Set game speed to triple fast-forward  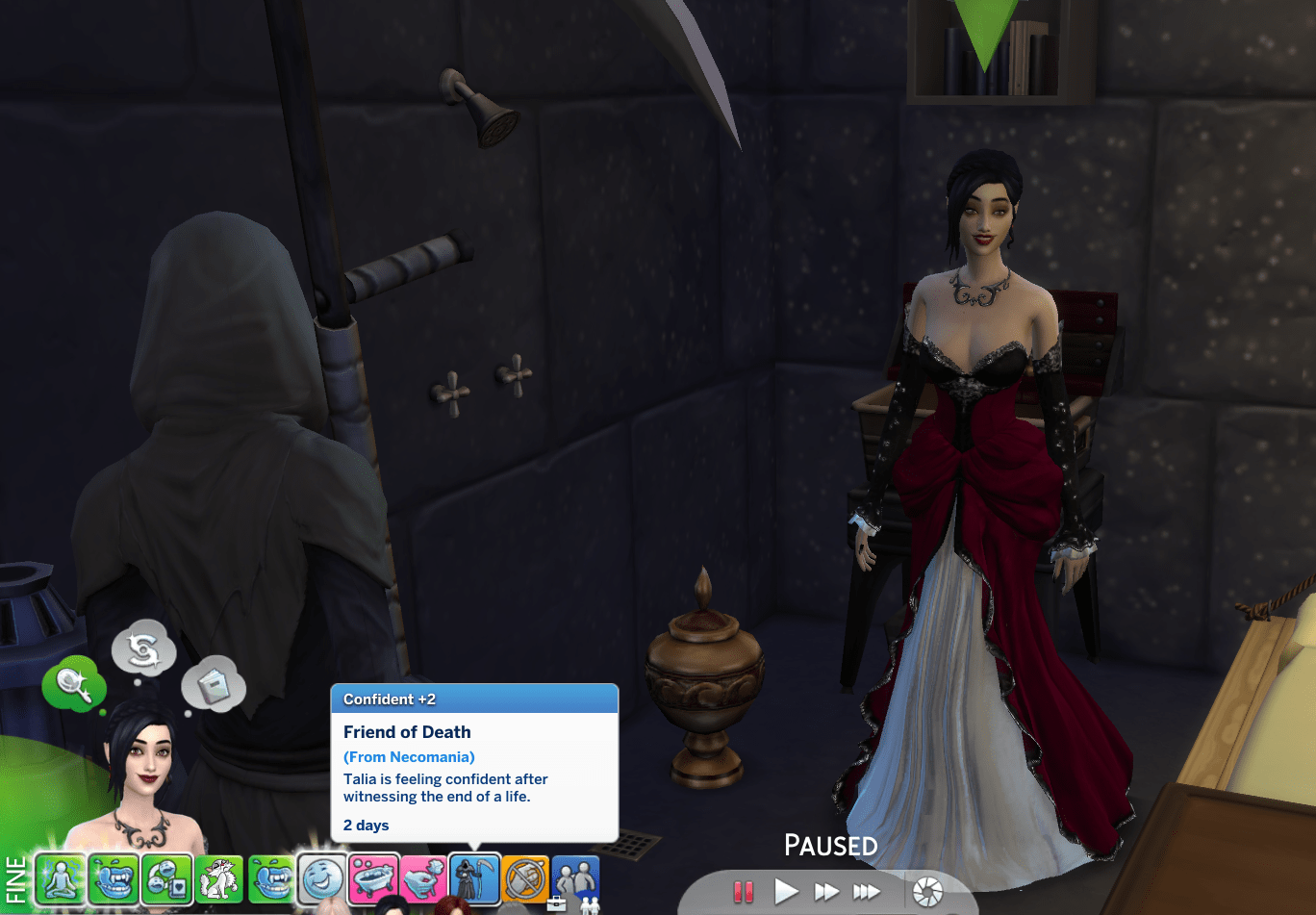click(x=866, y=892)
